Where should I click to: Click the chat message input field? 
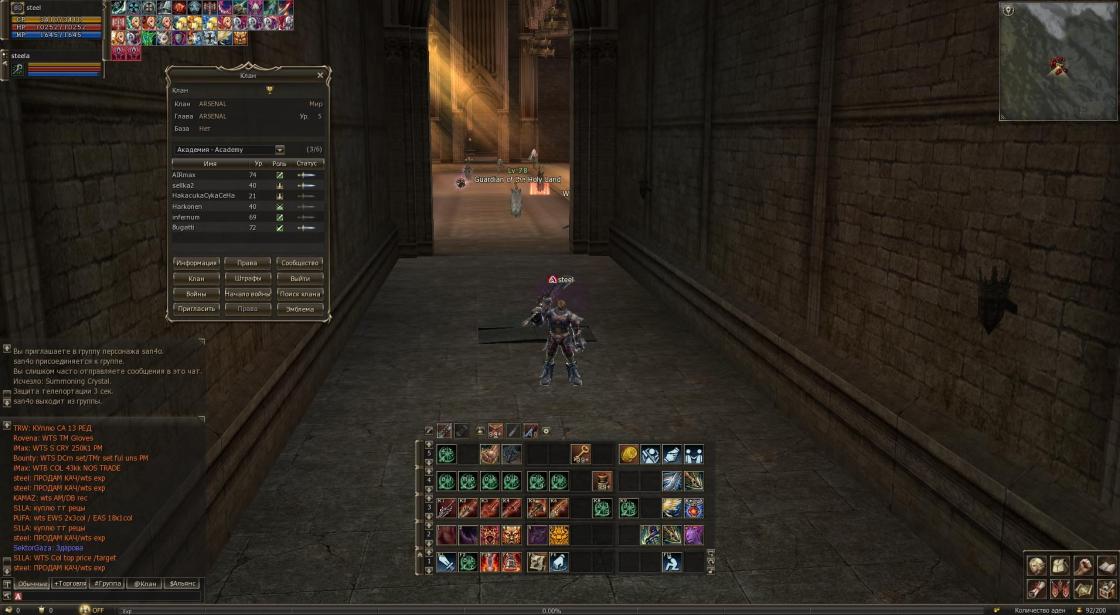click(x=110, y=596)
